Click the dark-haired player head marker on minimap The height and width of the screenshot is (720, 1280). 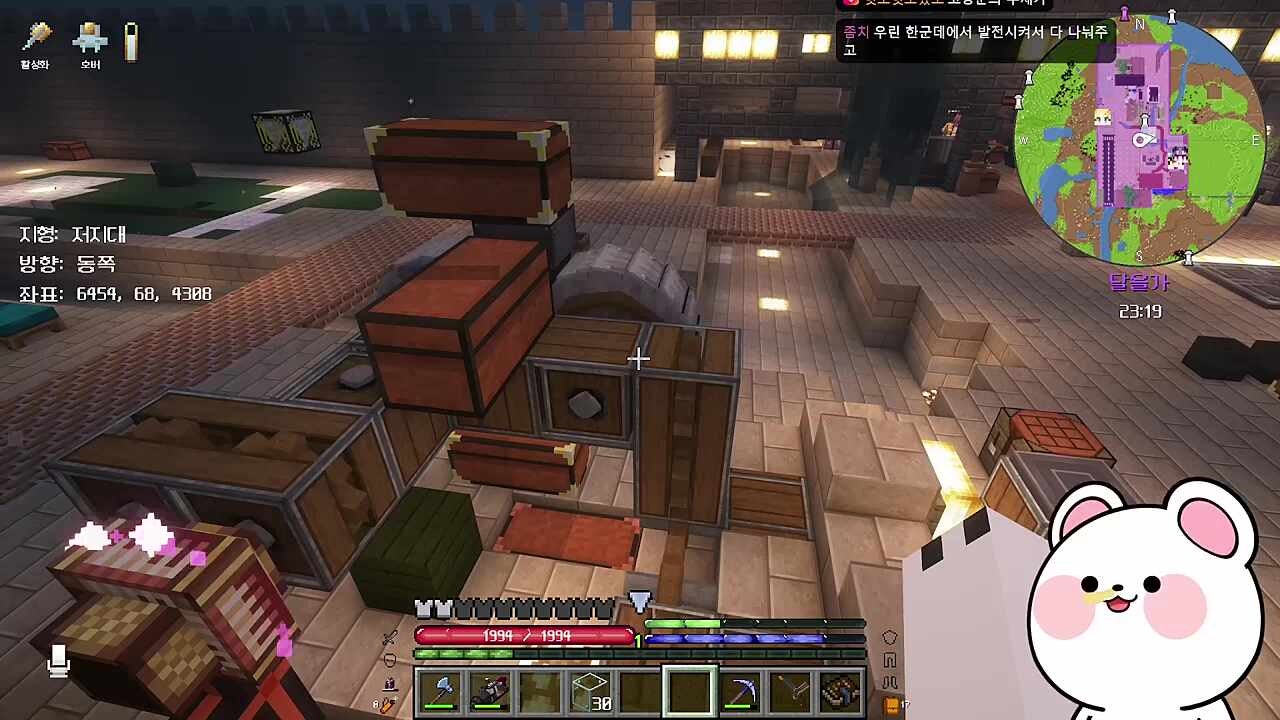click(1179, 158)
